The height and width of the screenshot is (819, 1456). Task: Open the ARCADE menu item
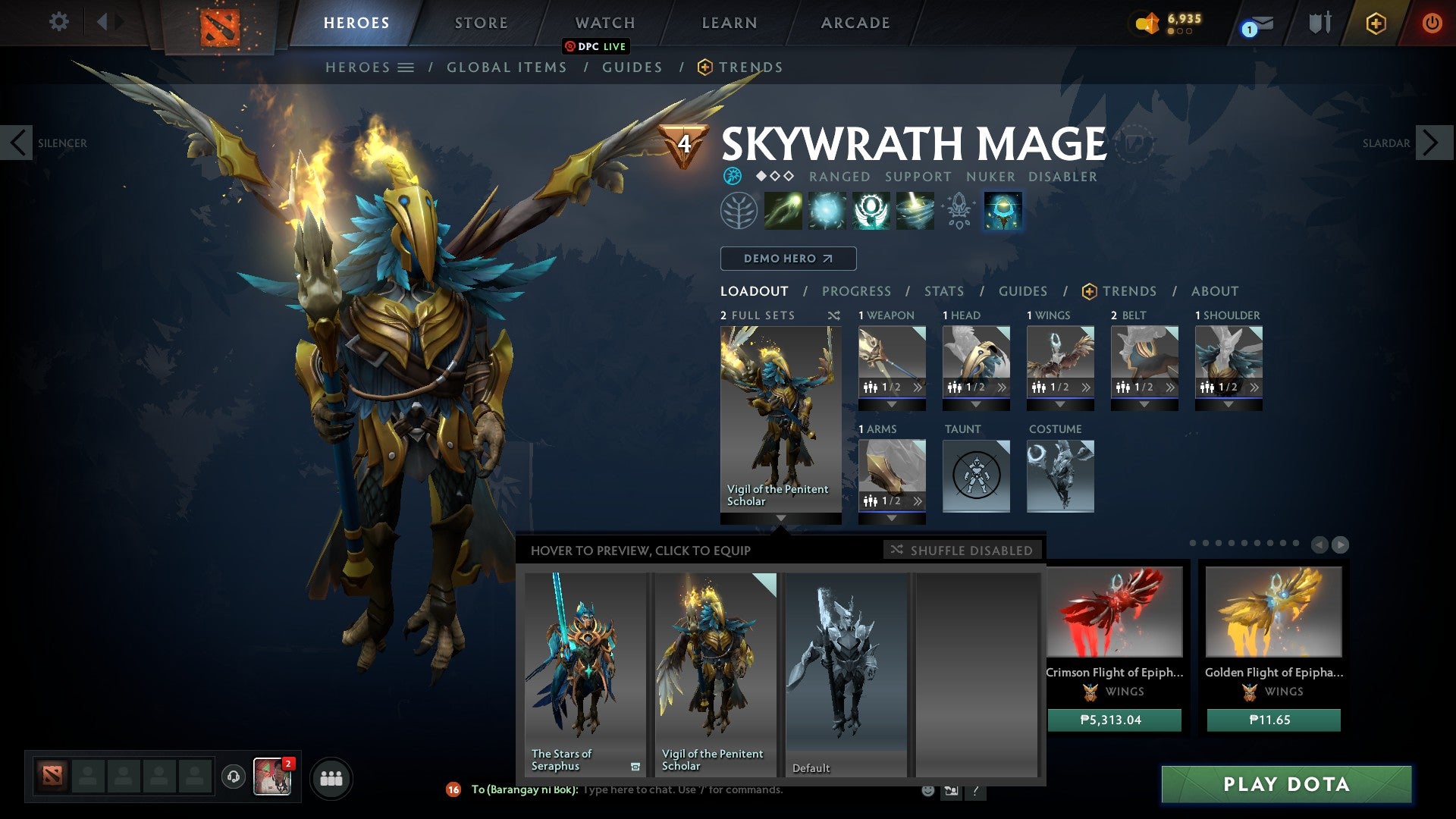855,22
